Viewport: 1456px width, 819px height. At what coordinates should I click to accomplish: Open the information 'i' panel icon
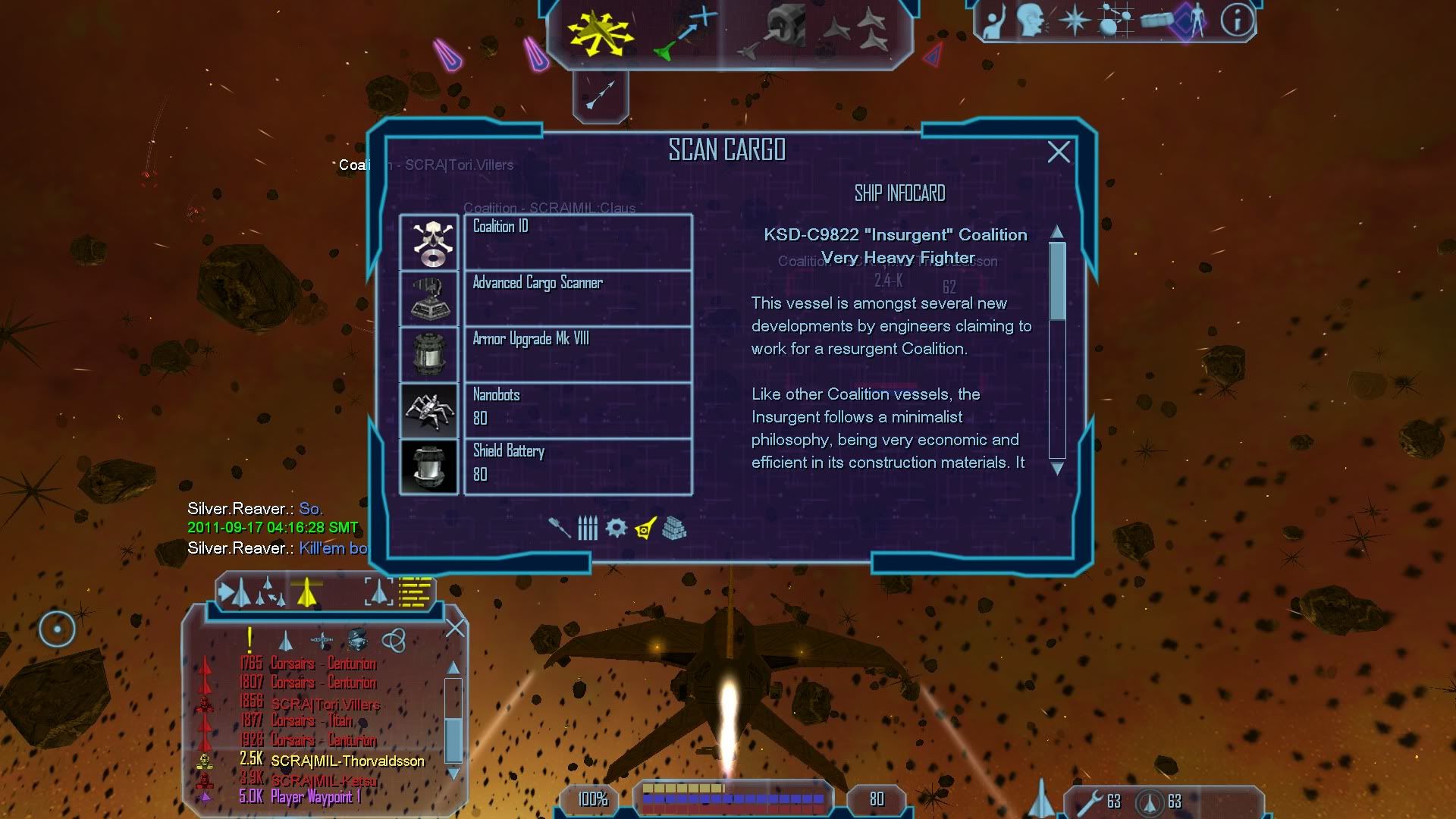coord(1236,20)
